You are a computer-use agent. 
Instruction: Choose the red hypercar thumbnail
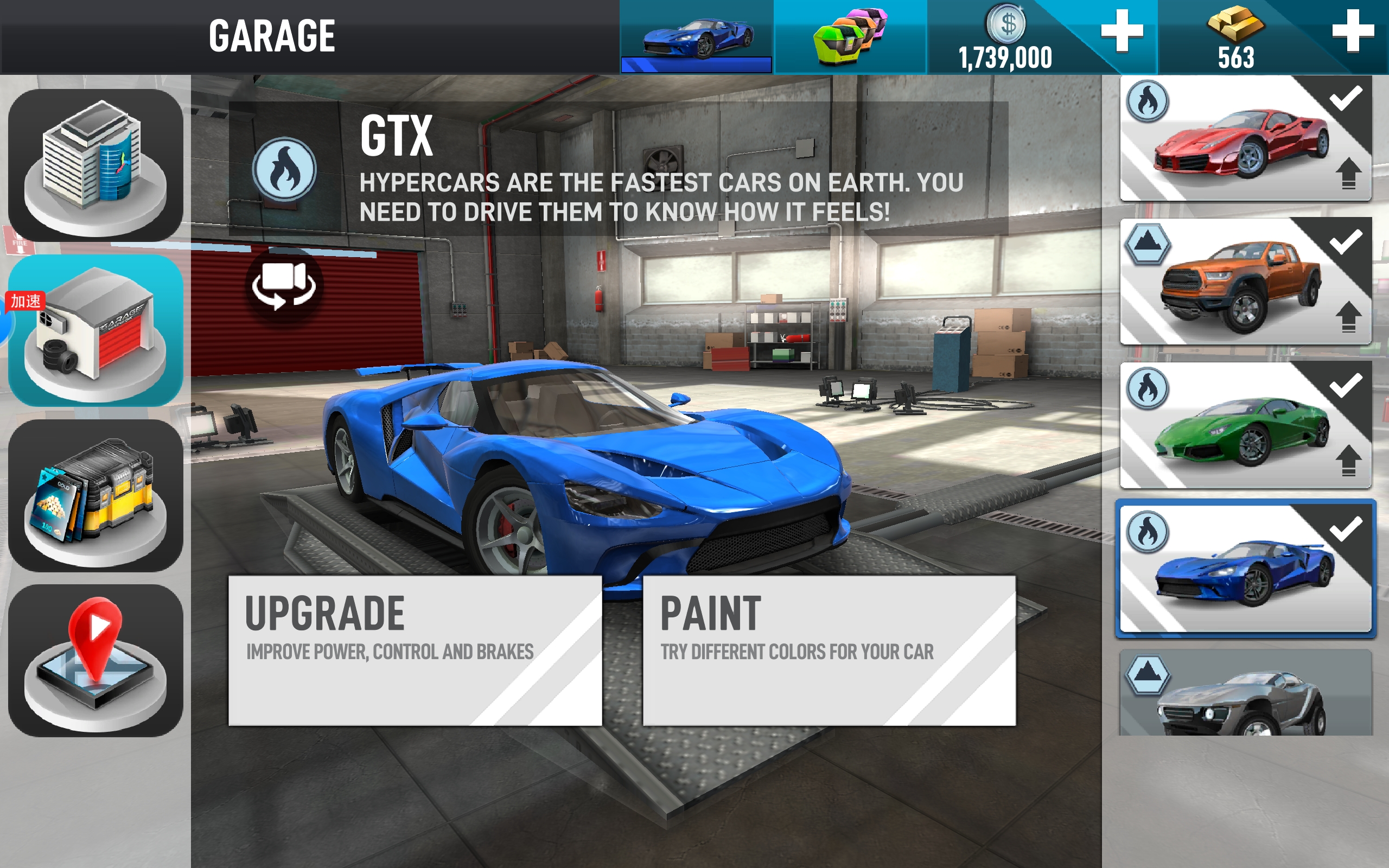pos(1245,139)
